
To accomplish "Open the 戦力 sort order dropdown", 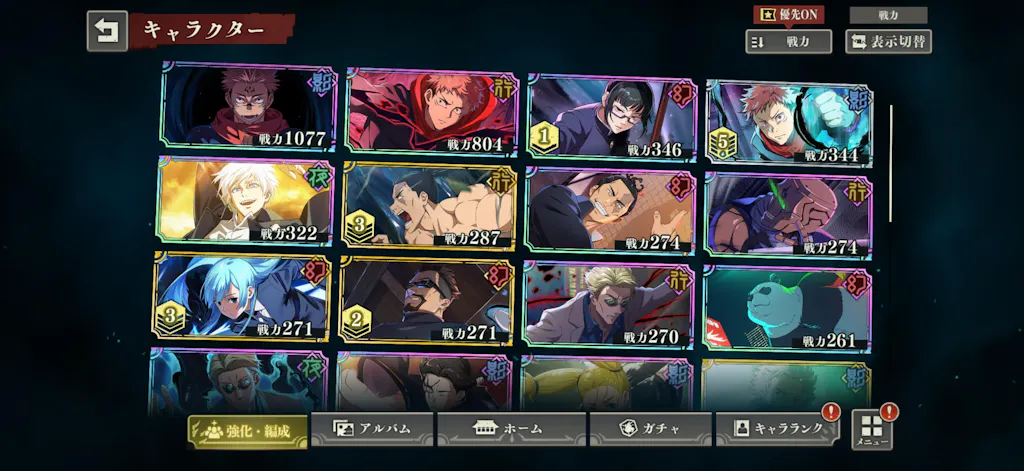I will click(788, 41).
